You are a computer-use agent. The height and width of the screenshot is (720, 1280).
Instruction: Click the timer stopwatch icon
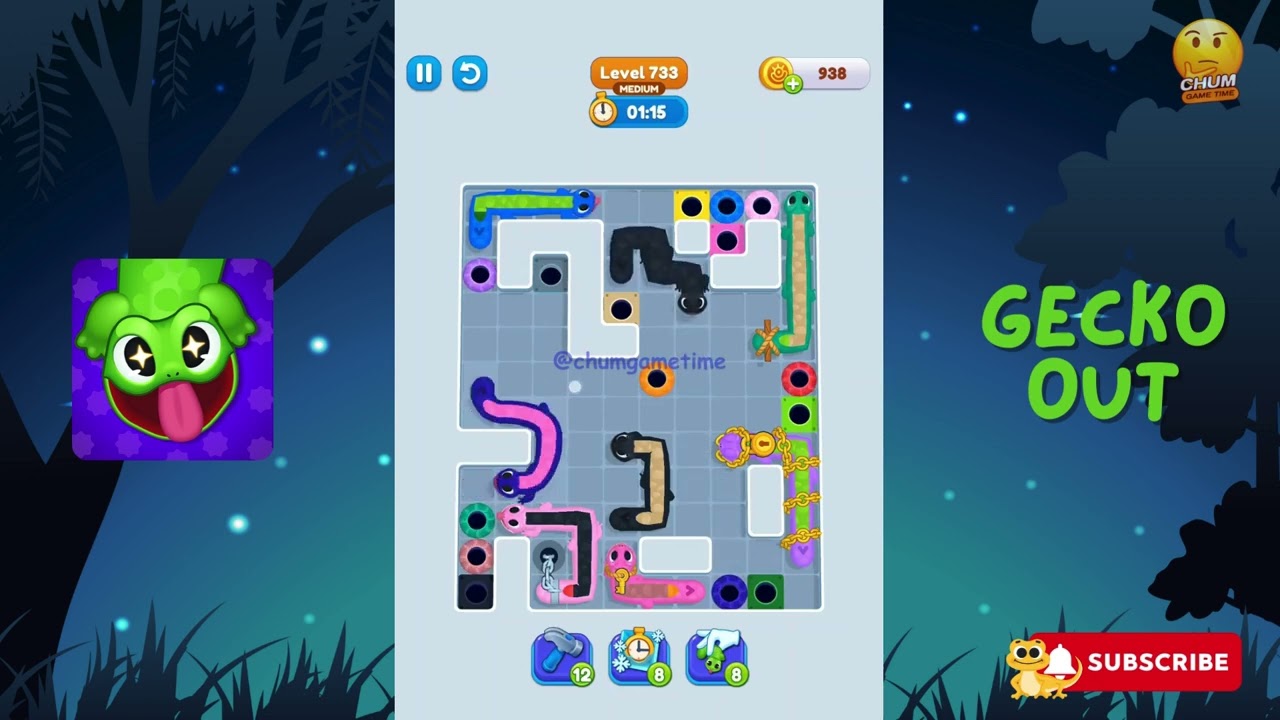pyautogui.click(x=601, y=113)
